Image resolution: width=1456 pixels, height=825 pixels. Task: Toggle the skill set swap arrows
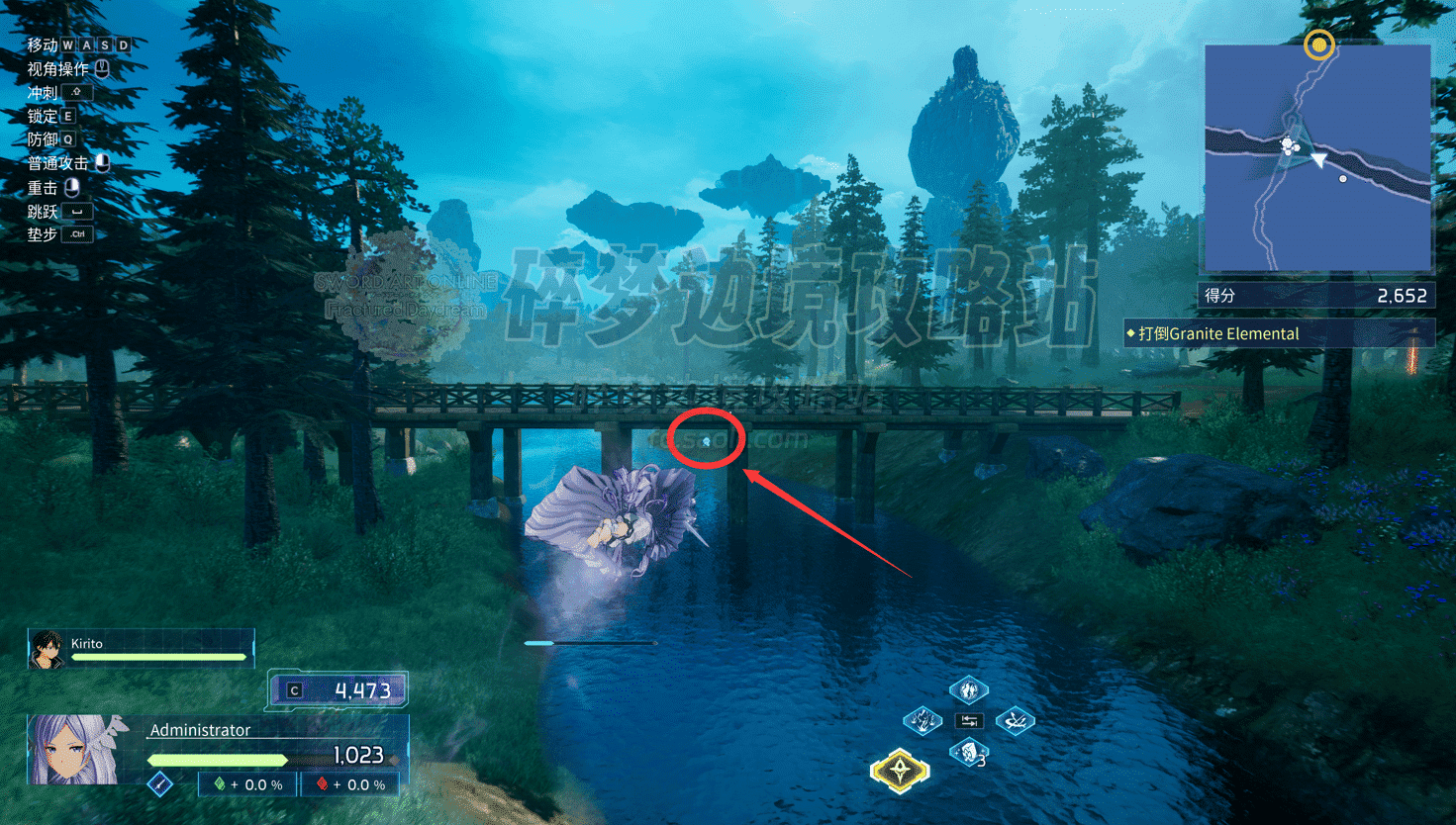click(x=969, y=721)
